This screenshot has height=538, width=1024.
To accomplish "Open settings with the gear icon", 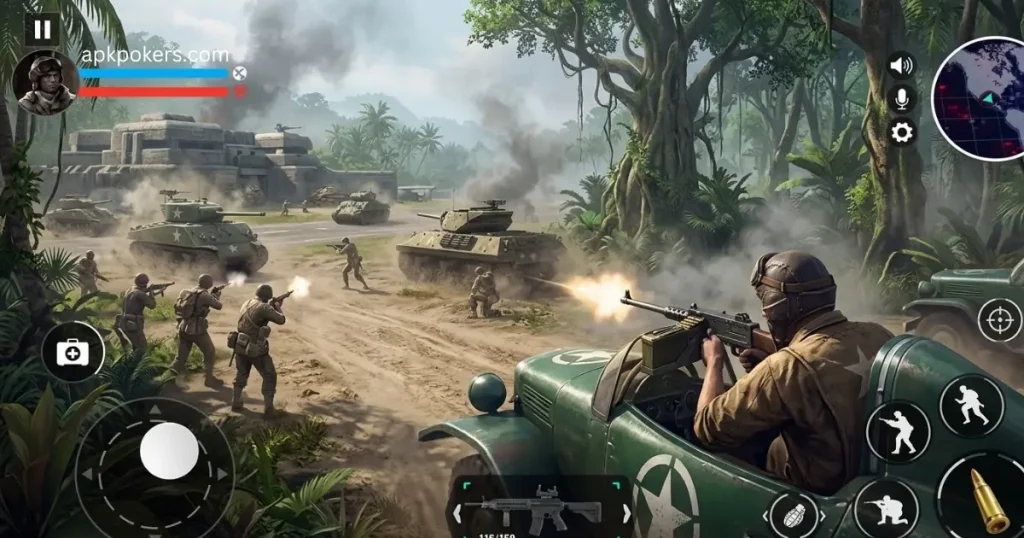I will click(902, 132).
